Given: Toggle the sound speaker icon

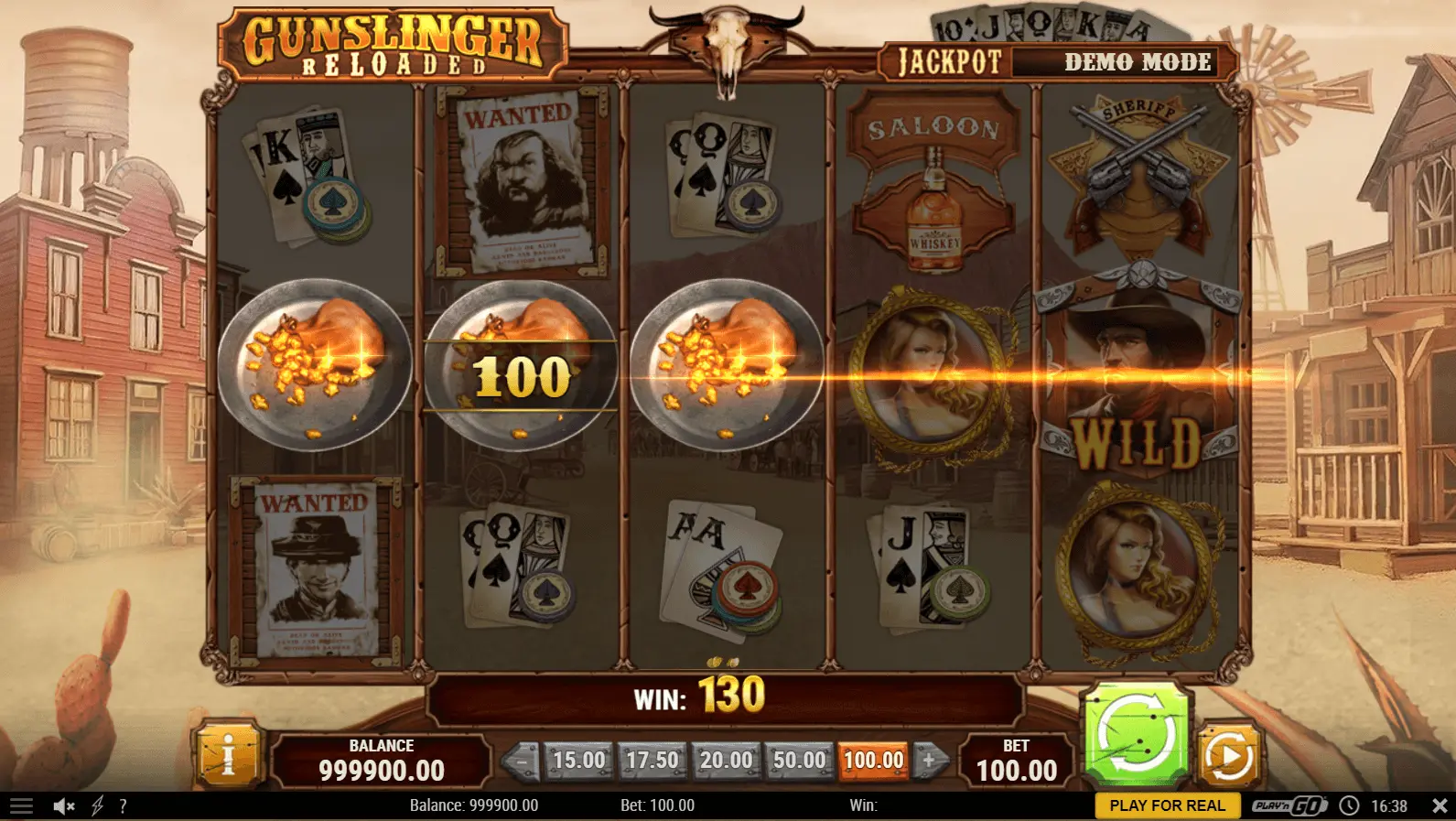Looking at the screenshot, I should (x=63, y=805).
